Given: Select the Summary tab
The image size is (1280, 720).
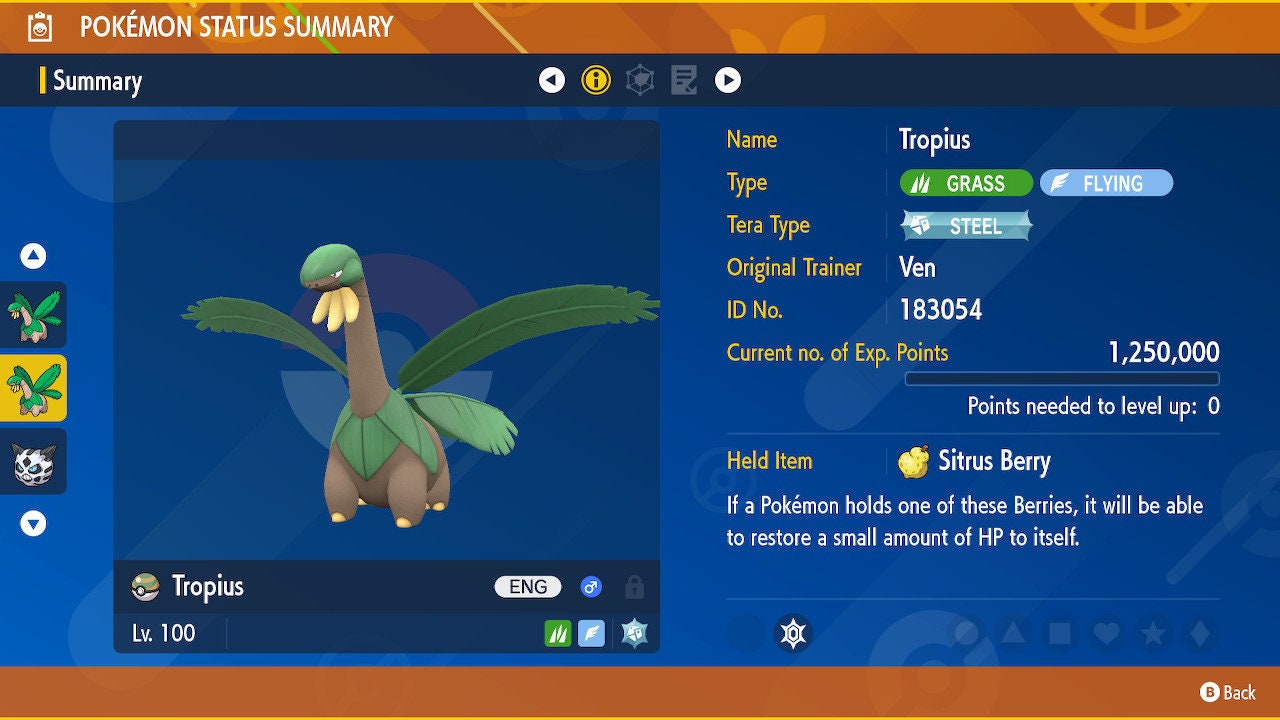Looking at the screenshot, I should coord(96,81).
